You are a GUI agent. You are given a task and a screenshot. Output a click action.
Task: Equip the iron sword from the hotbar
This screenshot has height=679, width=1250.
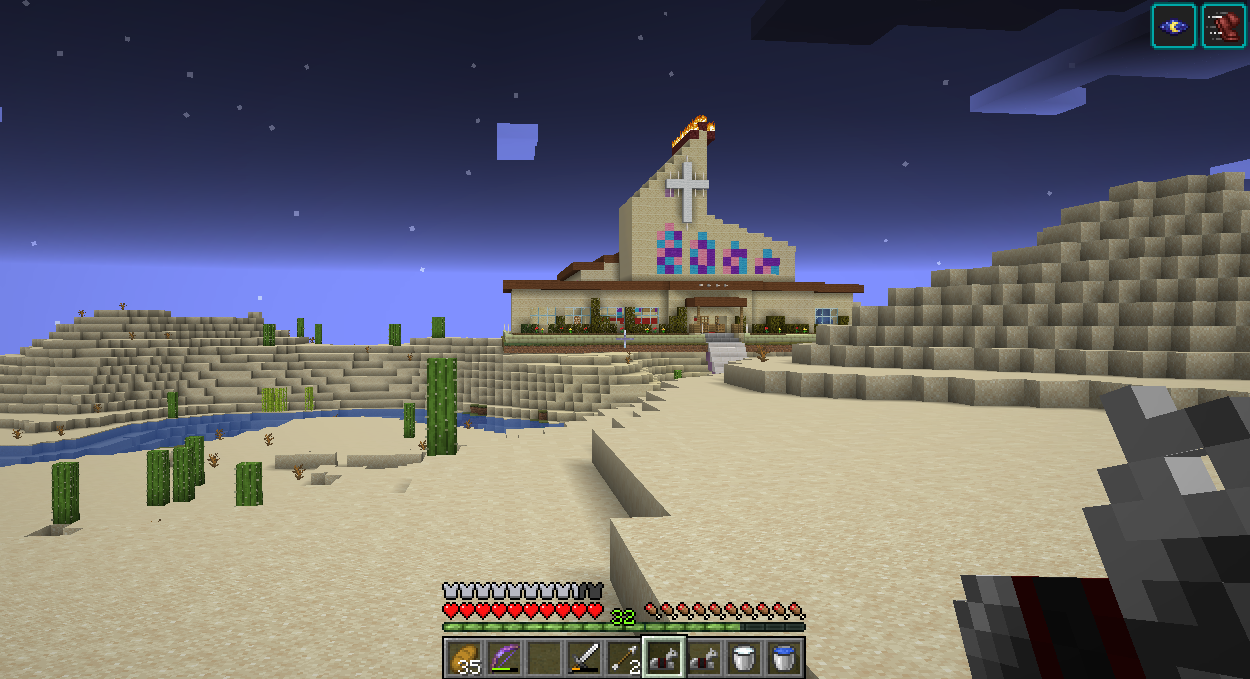pyautogui.click(x=583, y=657)
